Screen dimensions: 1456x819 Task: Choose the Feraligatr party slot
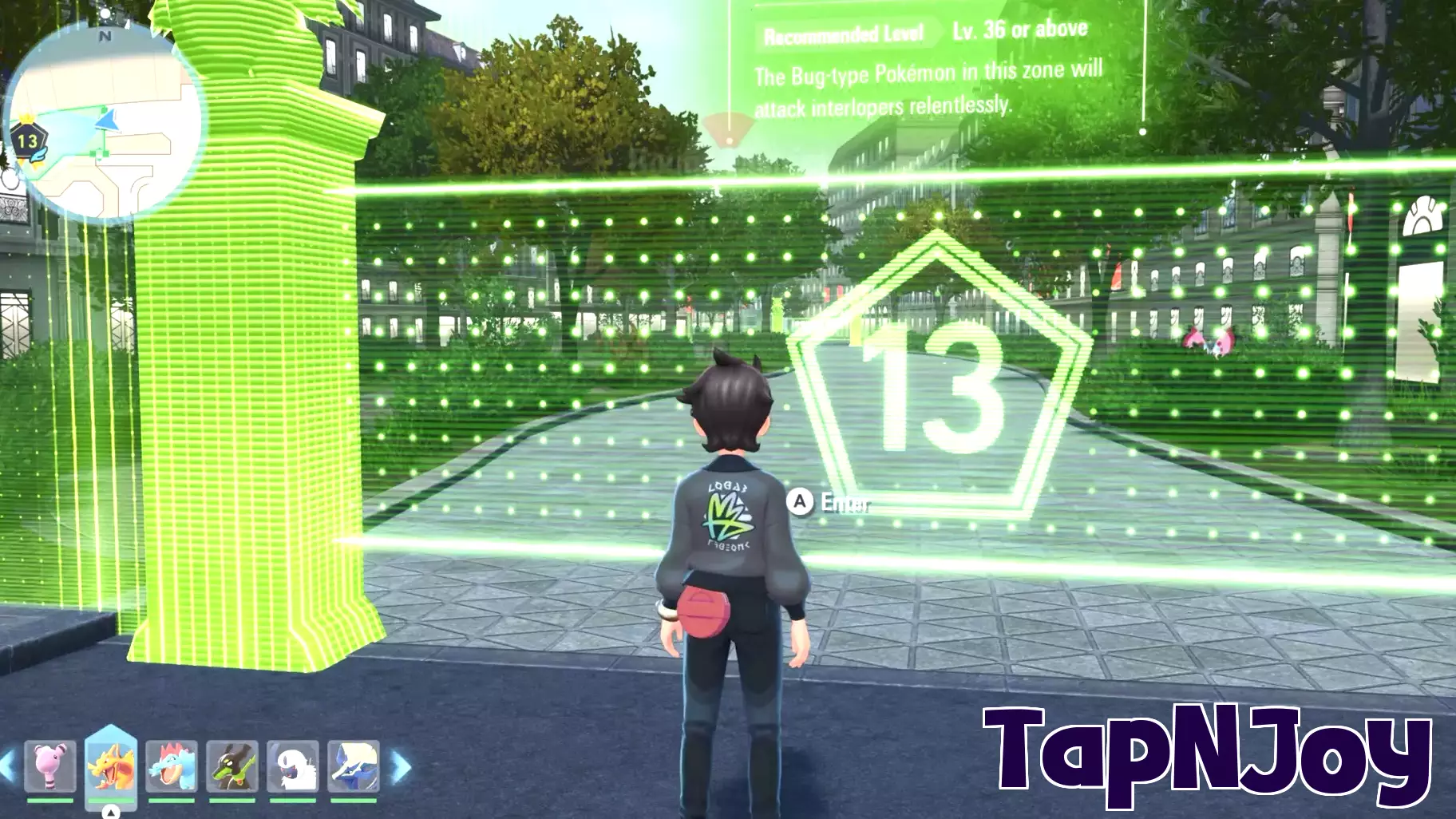tap(171, 767)
